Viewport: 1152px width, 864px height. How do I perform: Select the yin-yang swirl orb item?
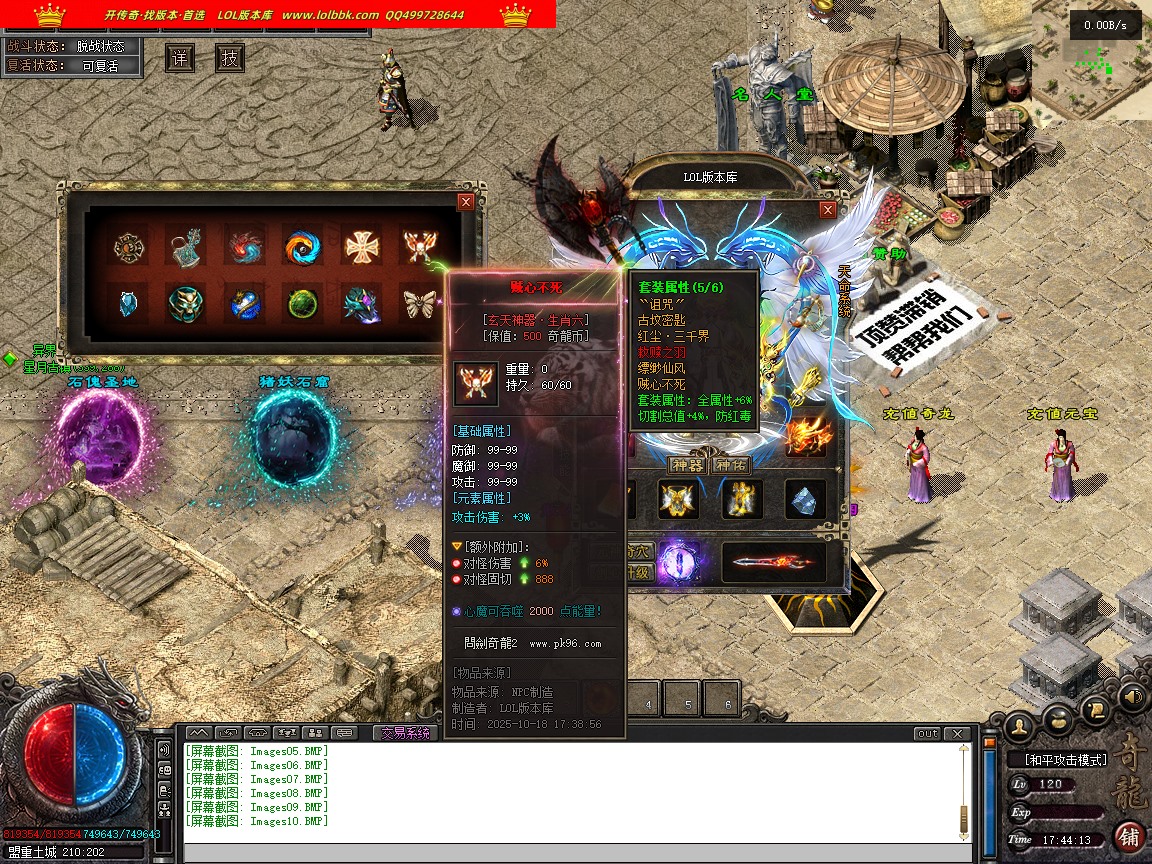coord(301,247)
